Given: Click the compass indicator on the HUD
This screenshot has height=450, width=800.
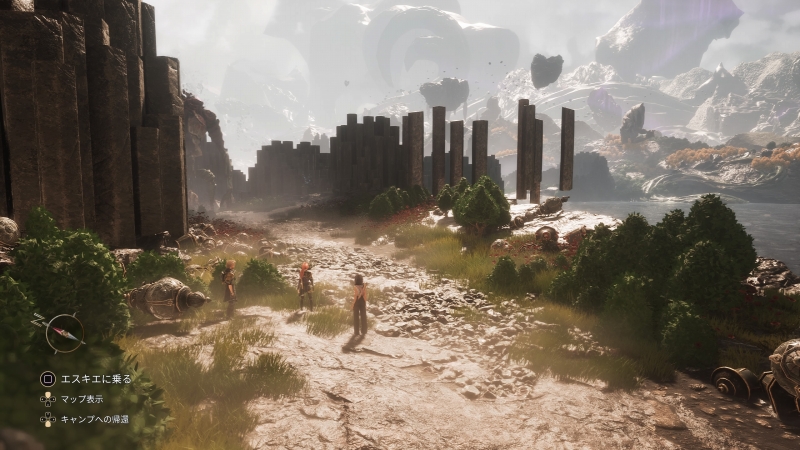Looking at the screenshot, I should 64,333.
